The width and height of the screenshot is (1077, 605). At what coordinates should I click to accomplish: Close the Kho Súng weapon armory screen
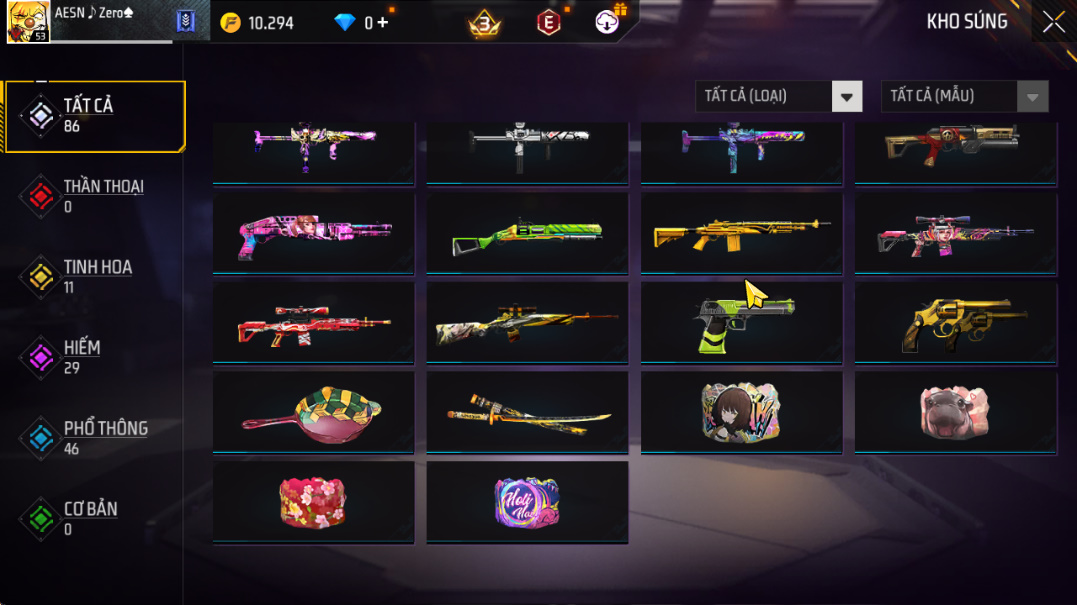[1053, 22]
